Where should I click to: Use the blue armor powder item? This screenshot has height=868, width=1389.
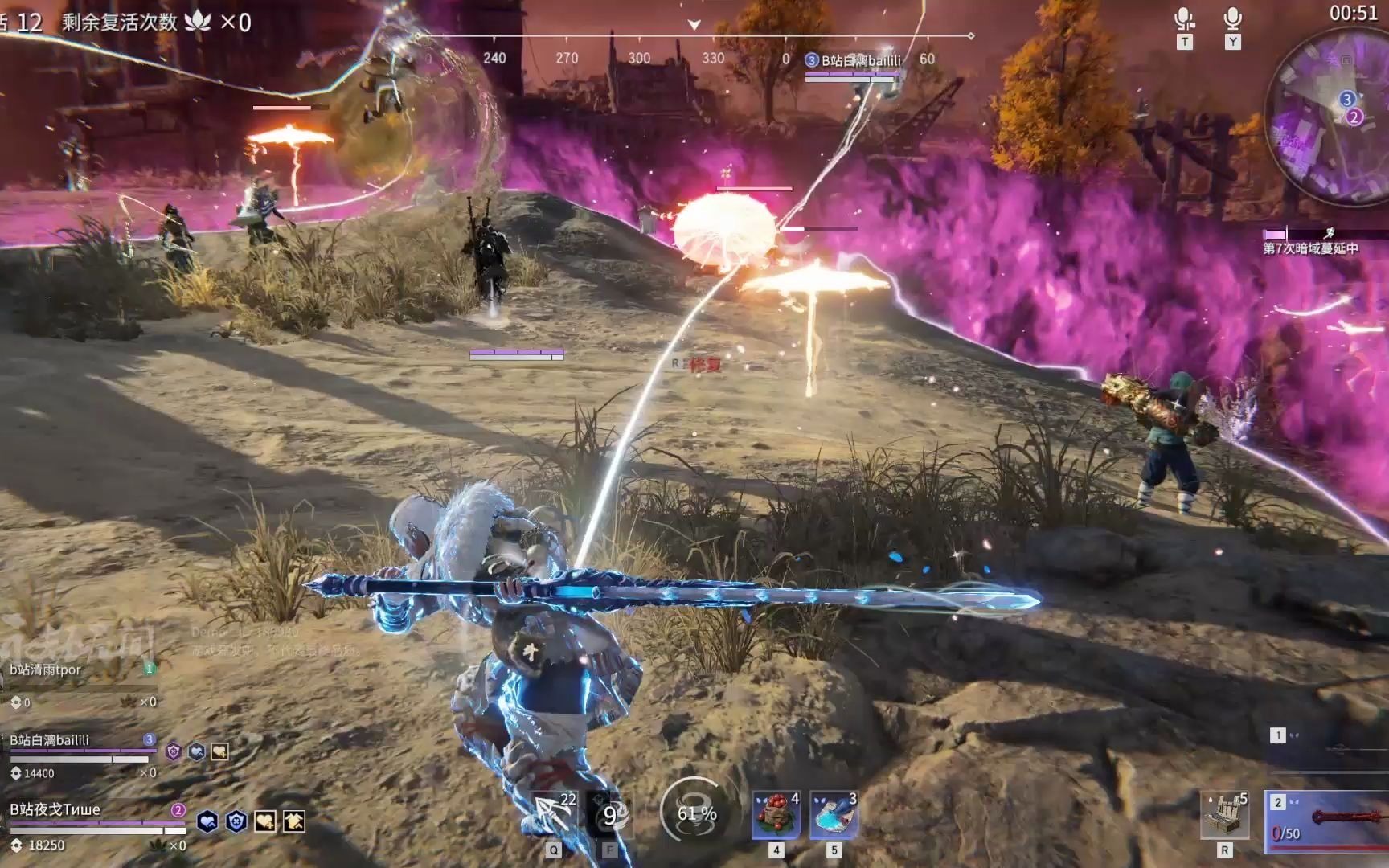(x=834, y=815)
